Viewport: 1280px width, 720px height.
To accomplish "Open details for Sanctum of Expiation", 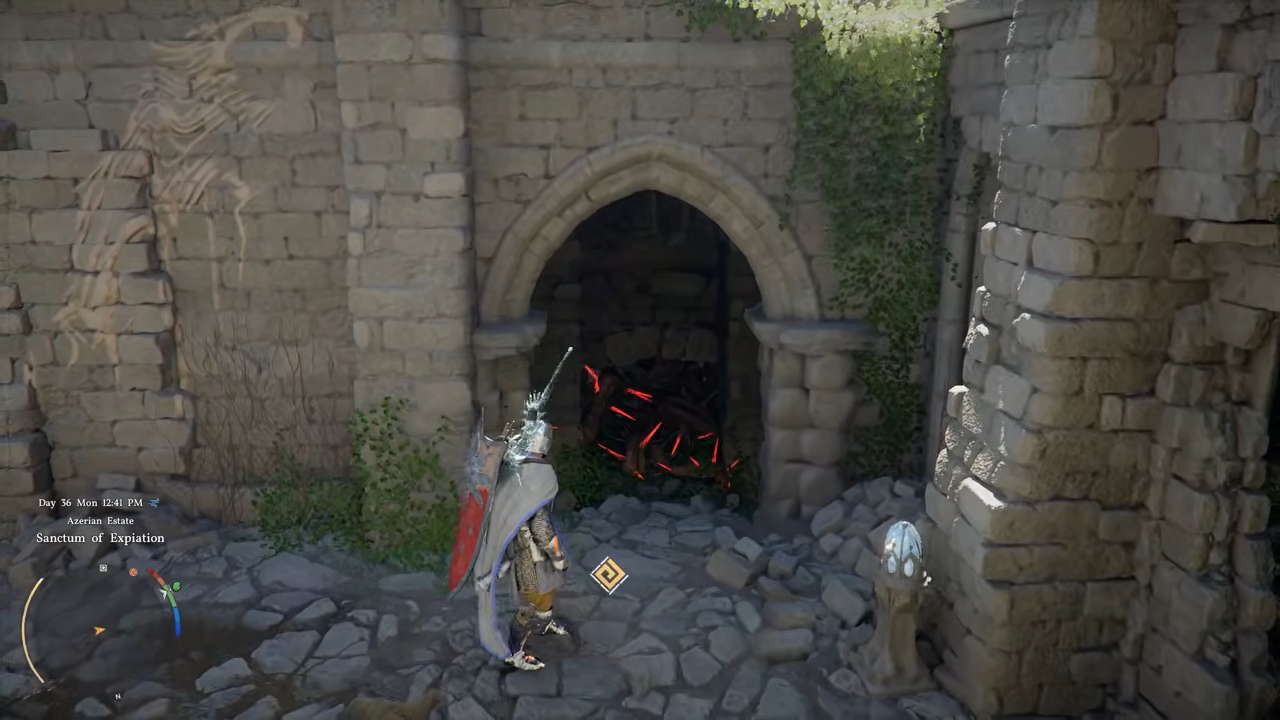I will tap(101, 538).
